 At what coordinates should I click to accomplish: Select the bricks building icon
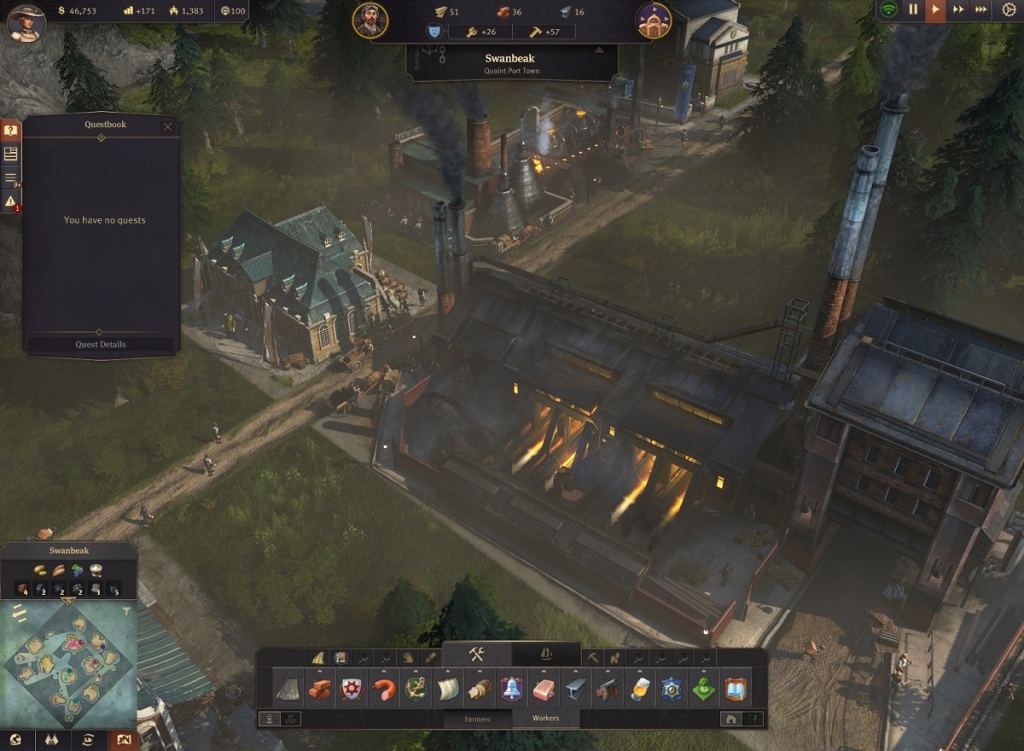coord(320,689)
